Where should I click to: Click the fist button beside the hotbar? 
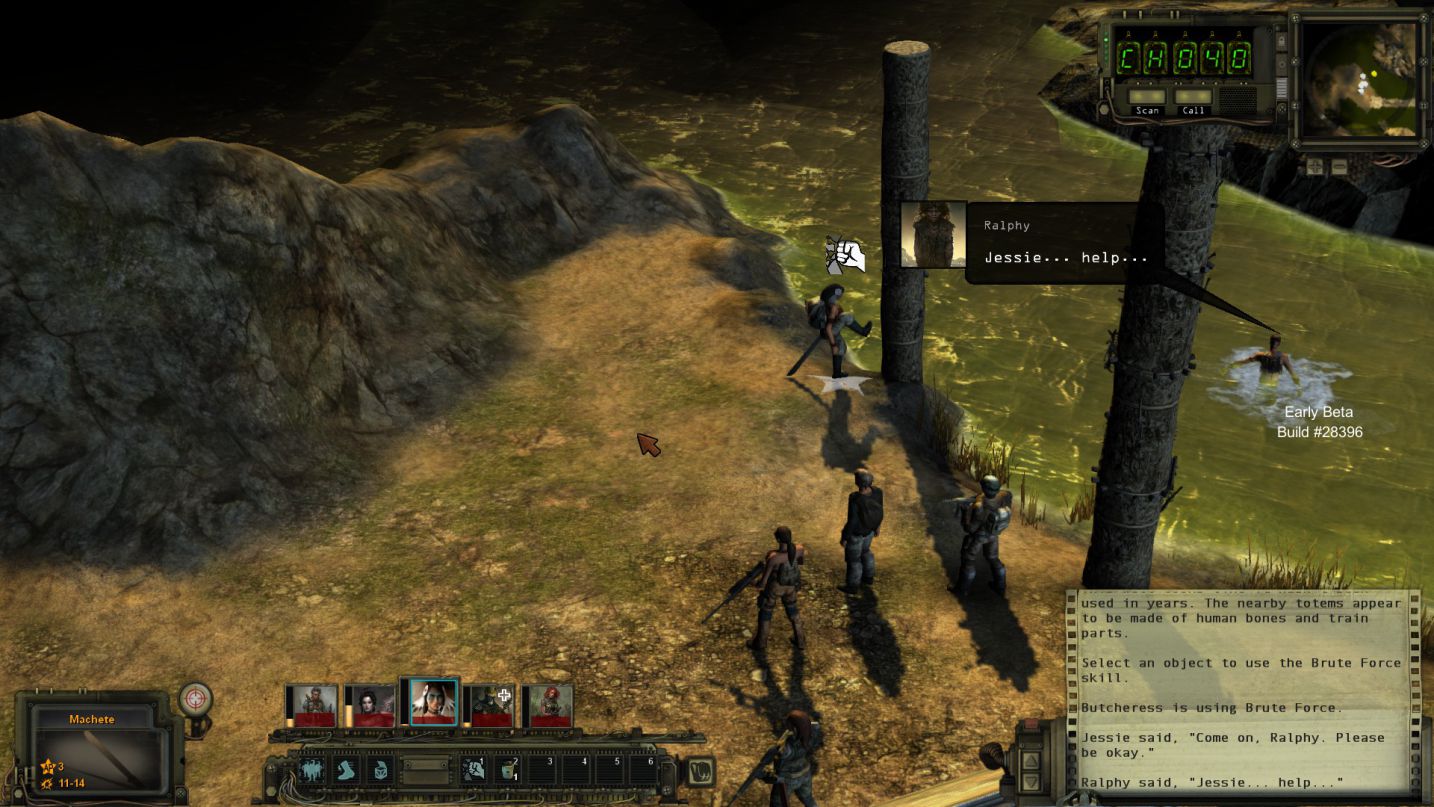tap(699, 771)
